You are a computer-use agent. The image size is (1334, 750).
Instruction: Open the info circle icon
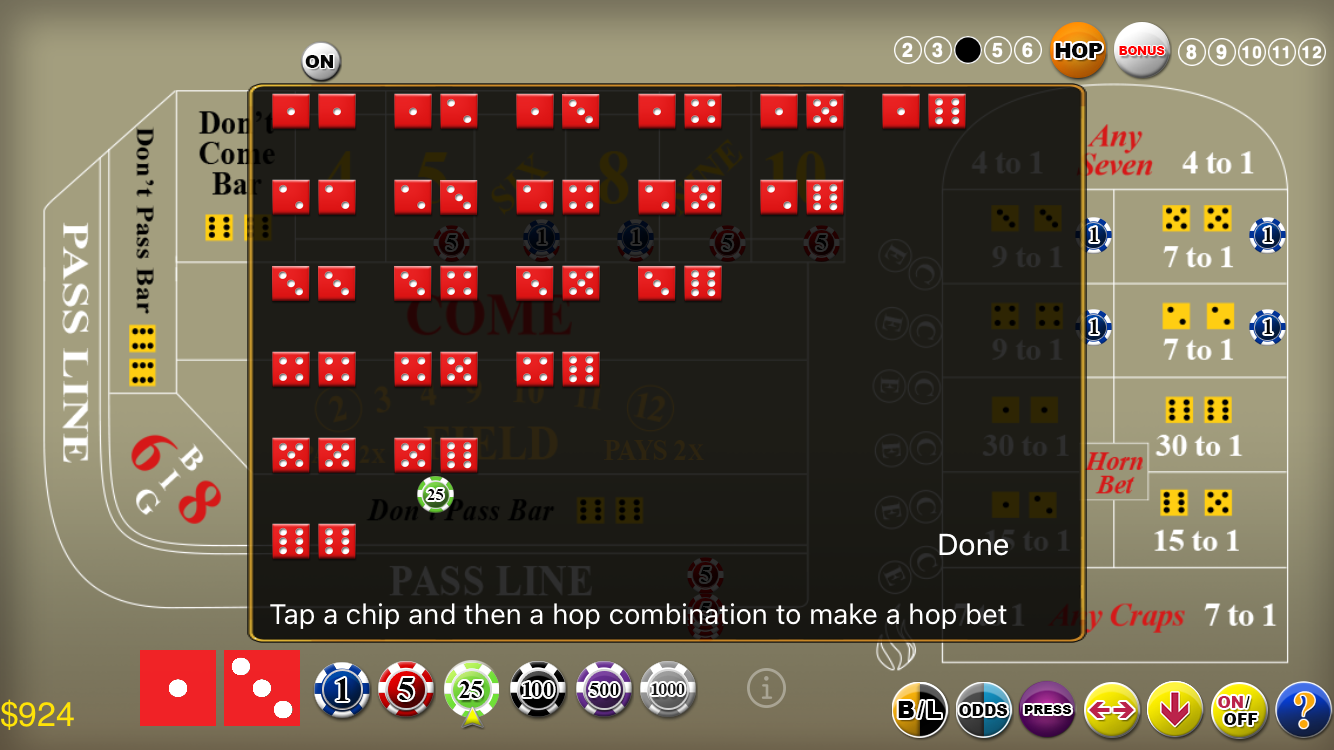coord(766,688)
